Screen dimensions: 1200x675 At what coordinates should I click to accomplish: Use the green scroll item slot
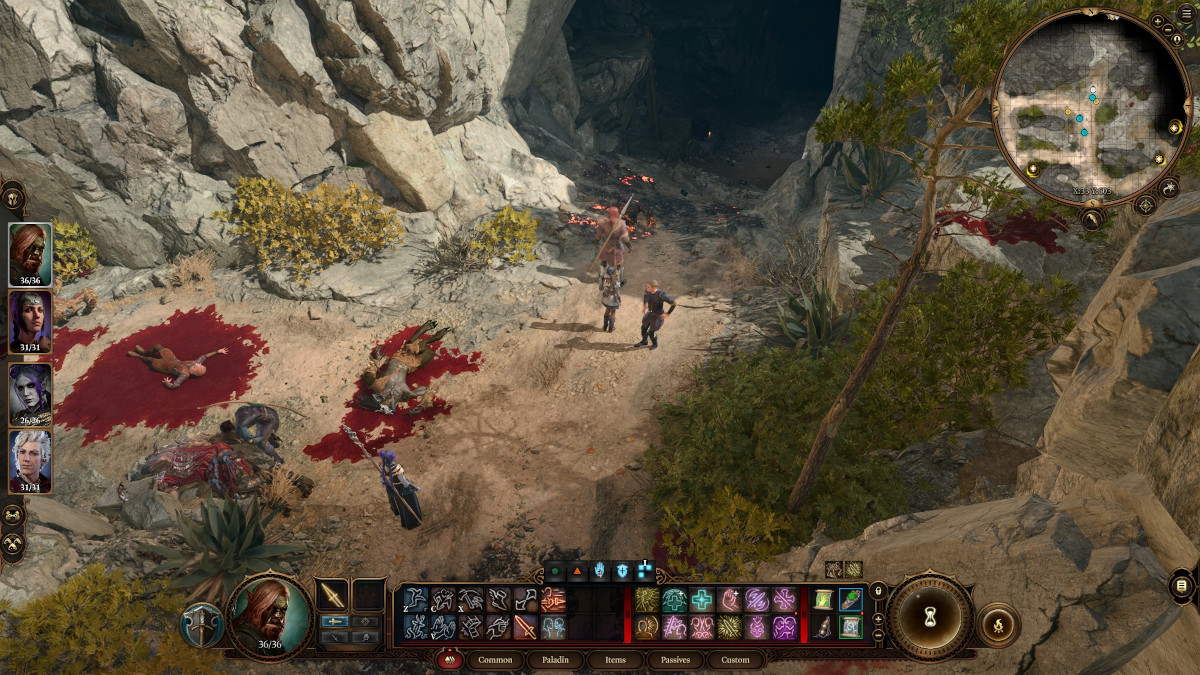[x=824, y=599]
